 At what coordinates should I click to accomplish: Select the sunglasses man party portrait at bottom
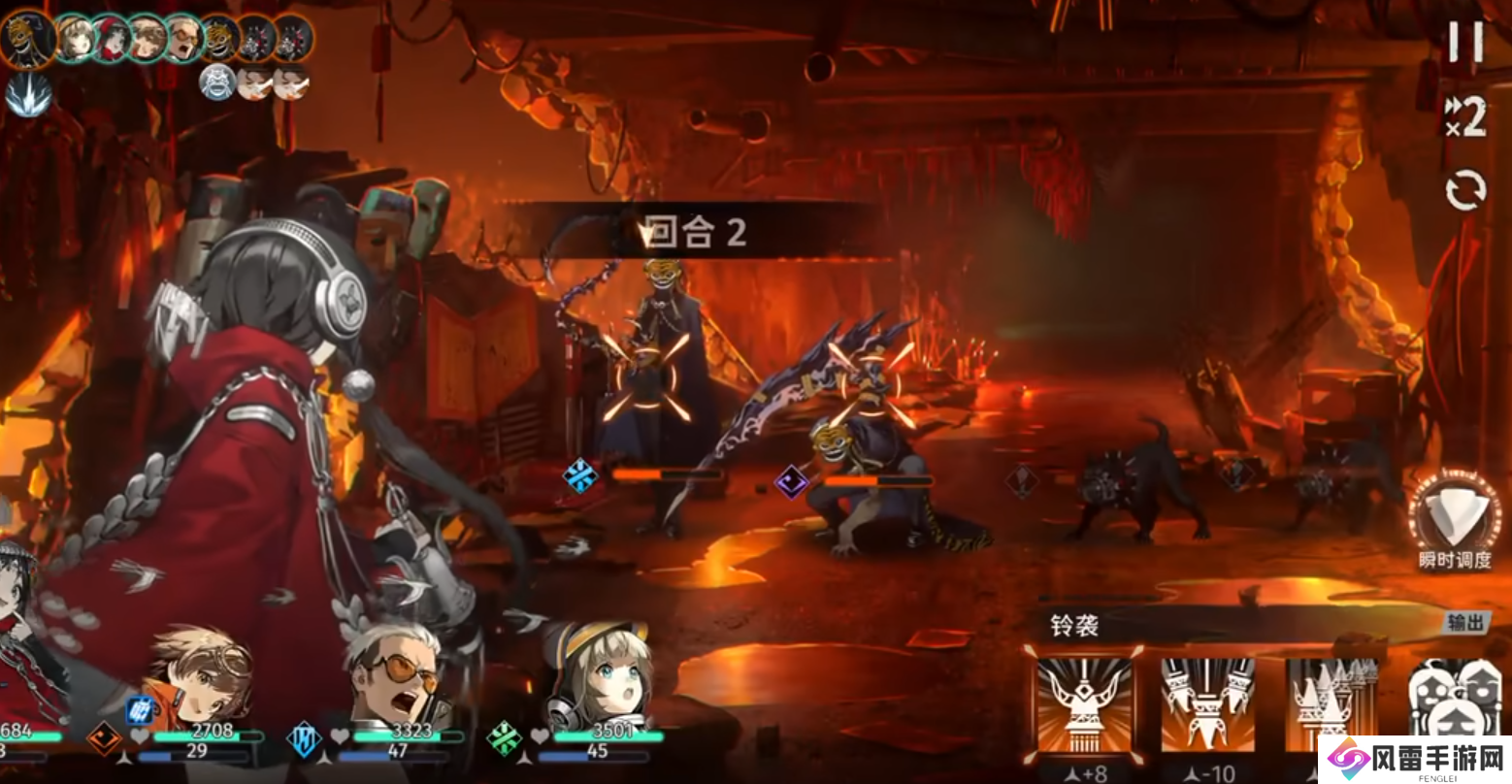(400, 676)
